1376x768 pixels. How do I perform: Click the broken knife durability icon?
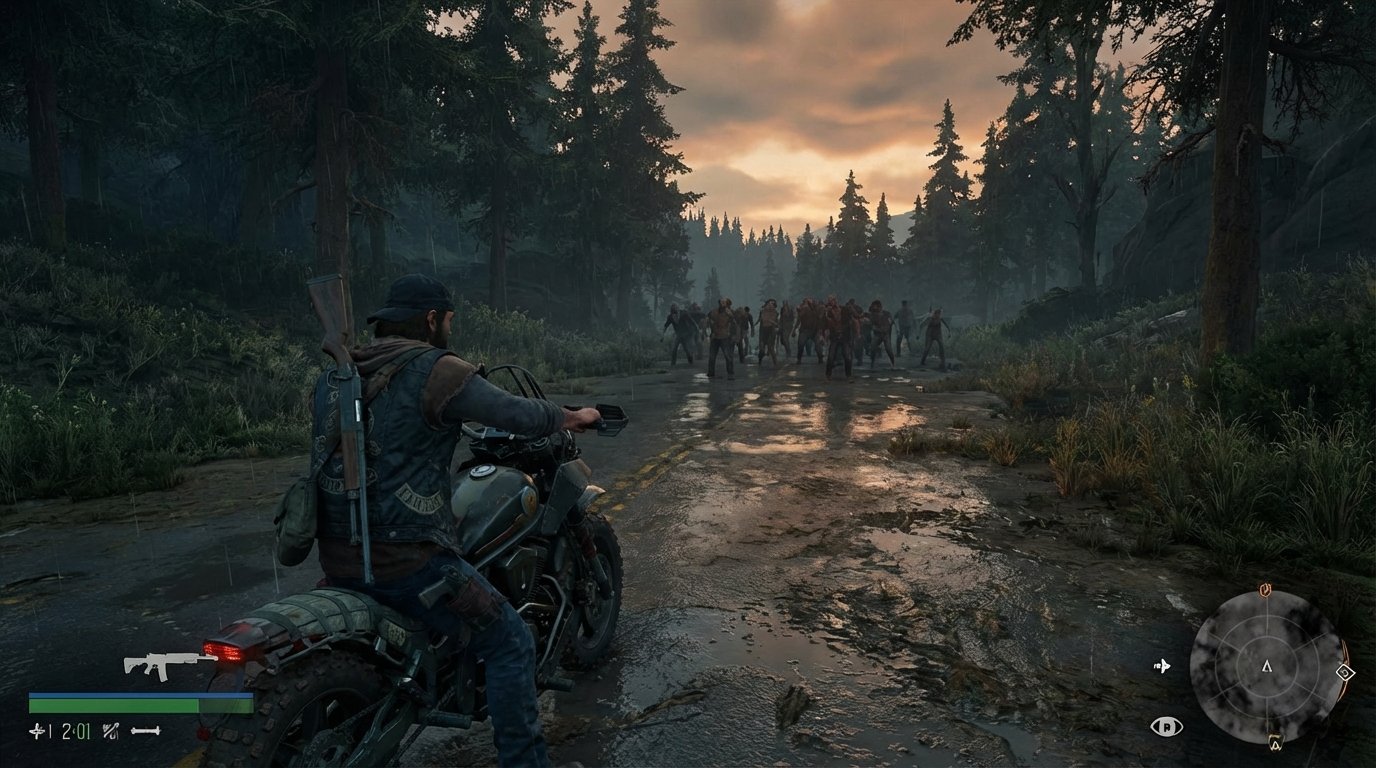[109, 731]
